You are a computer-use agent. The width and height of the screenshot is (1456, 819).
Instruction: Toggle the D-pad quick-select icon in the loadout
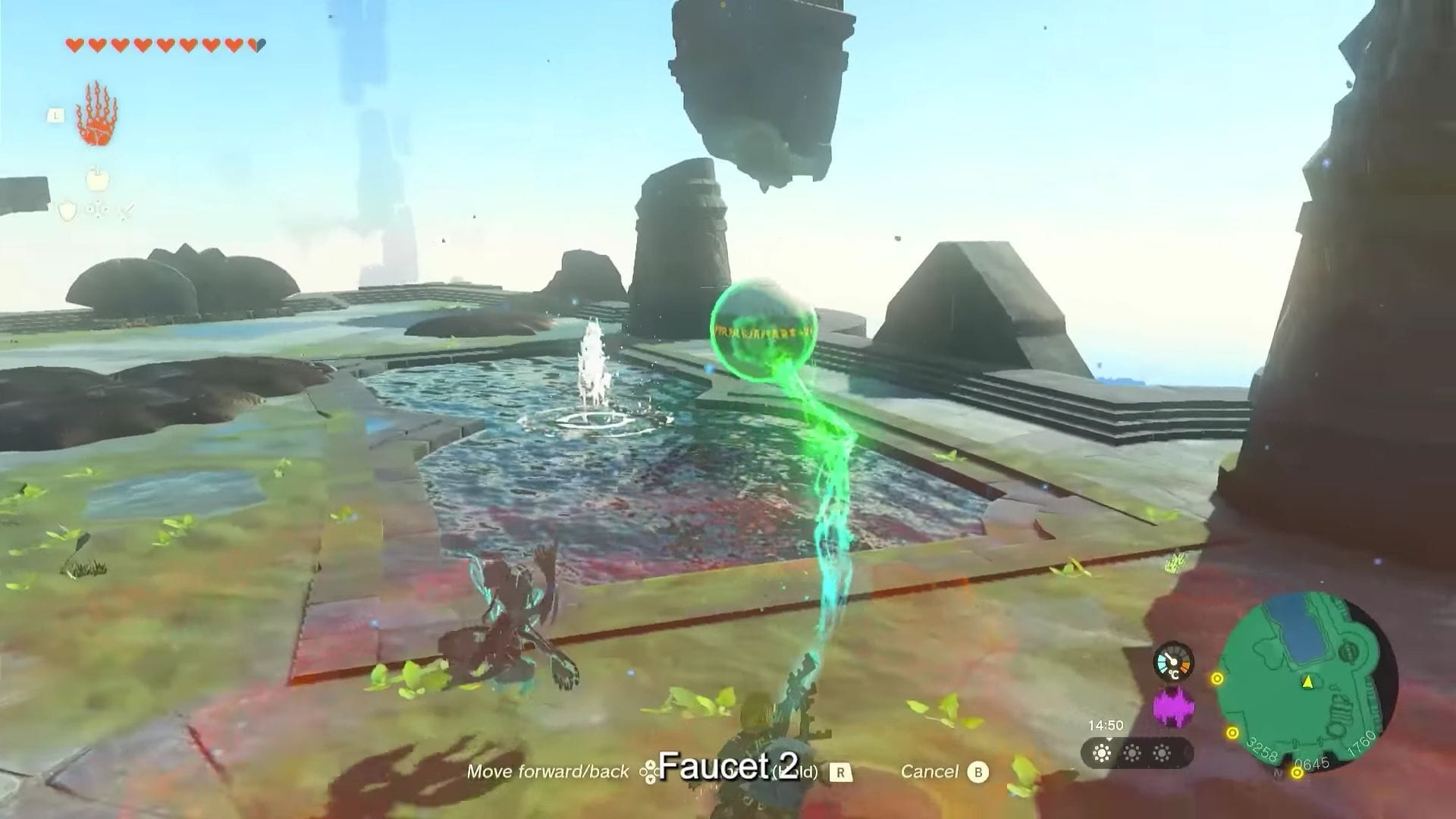[98, 211]
